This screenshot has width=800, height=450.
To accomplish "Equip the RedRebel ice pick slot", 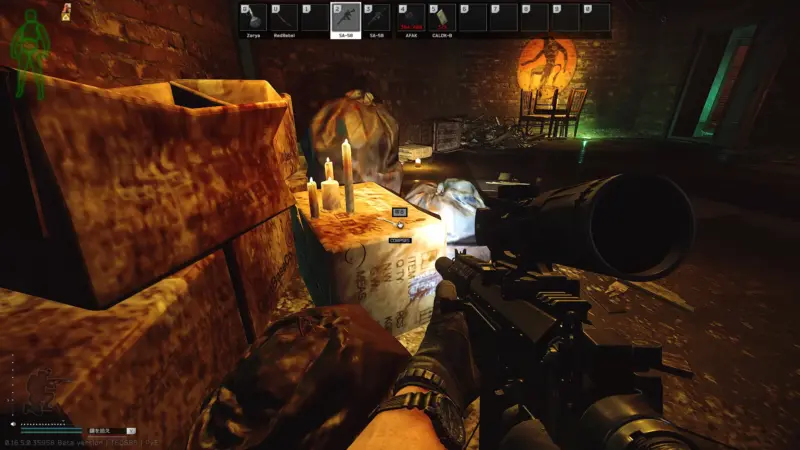I will [x=284, y=19].
